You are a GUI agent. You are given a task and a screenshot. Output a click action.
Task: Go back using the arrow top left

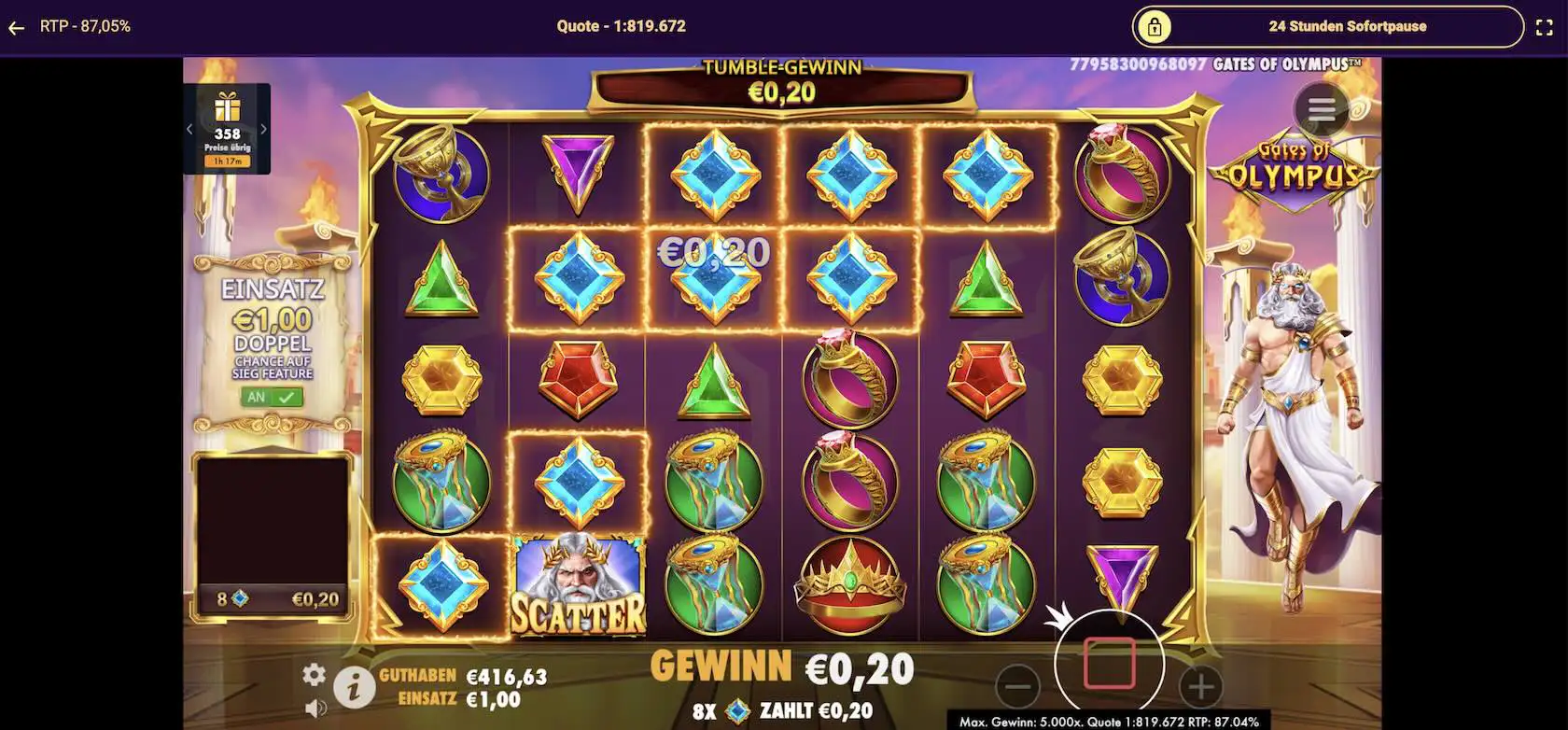[16, 26]
